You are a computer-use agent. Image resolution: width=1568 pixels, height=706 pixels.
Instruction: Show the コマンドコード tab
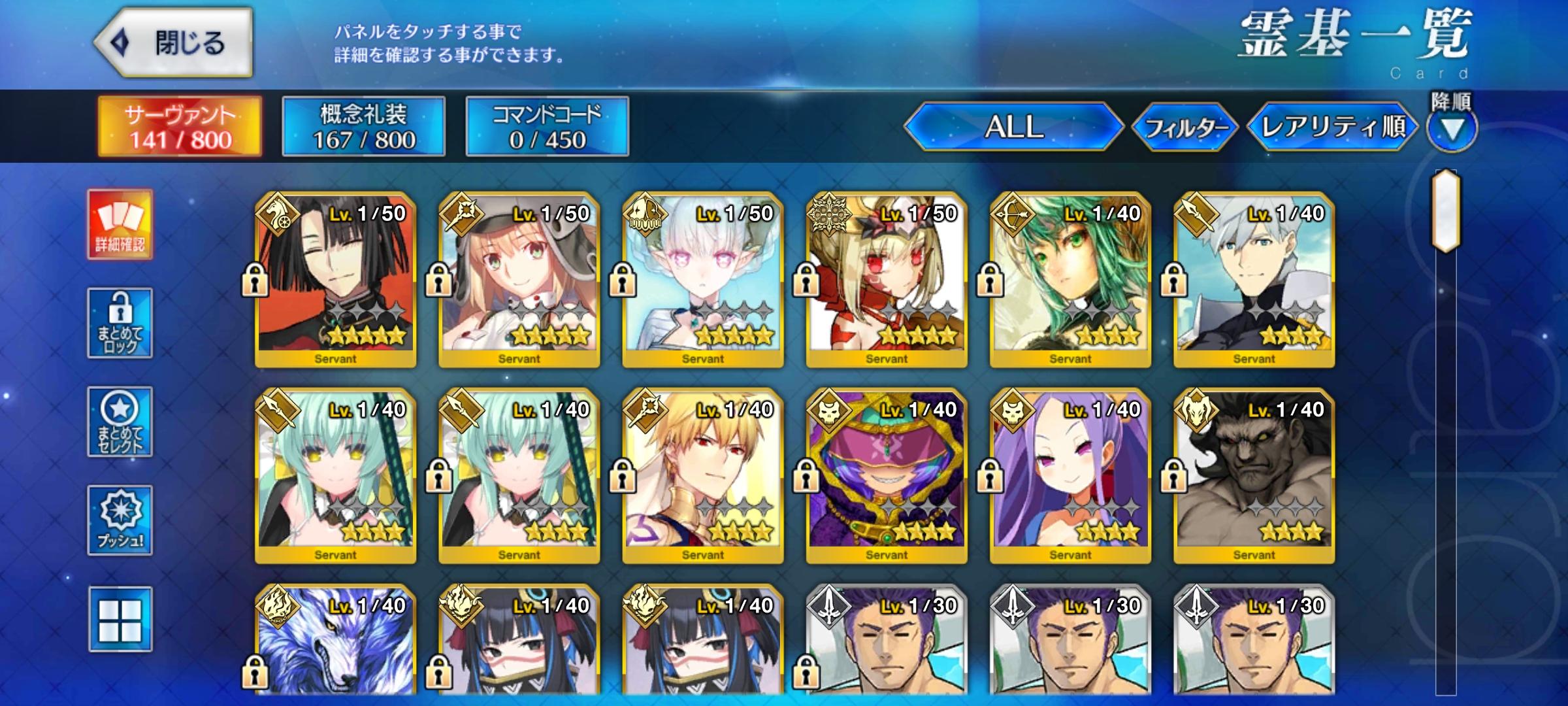coord(547,127)
